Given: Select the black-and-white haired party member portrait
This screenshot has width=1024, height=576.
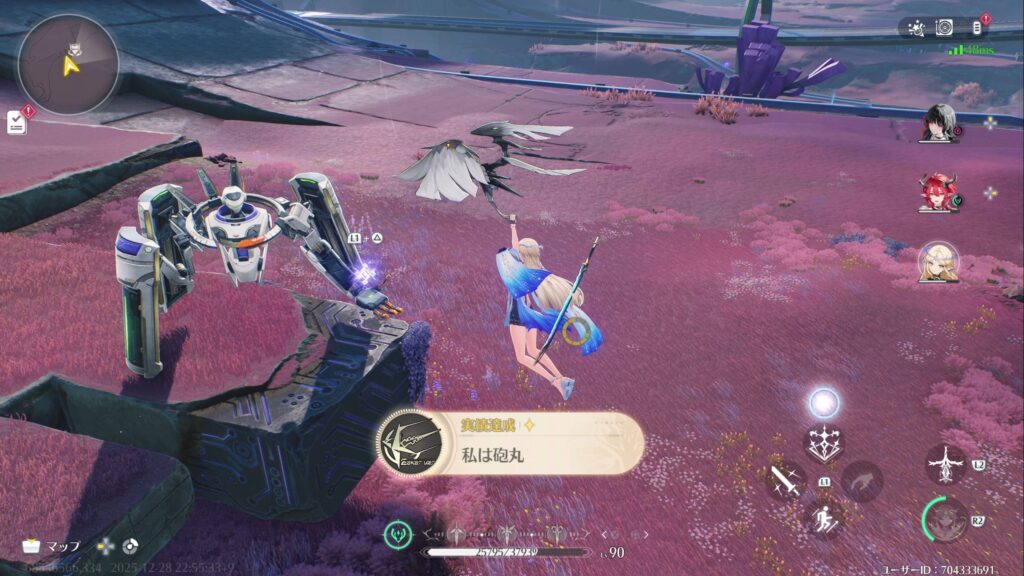Looking at the screenshot, I should (940, 122).
